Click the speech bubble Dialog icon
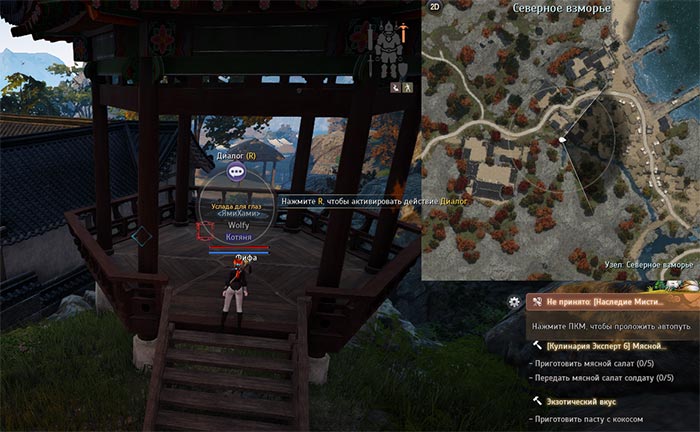This screenshot has width=700, height=432. 236,171
